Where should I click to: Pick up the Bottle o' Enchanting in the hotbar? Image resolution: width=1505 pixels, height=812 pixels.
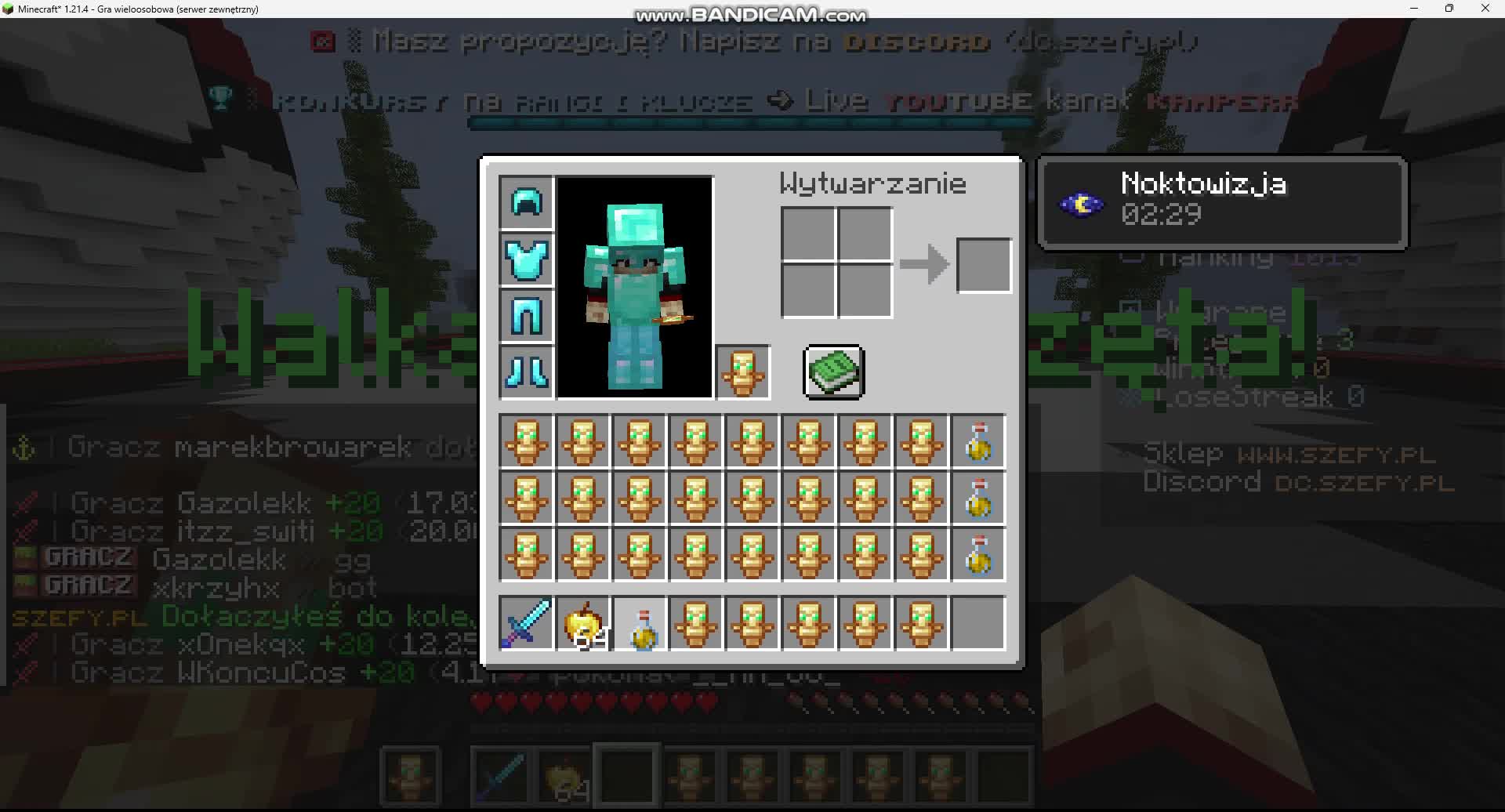pyautogui.click(x=640, y=623)
